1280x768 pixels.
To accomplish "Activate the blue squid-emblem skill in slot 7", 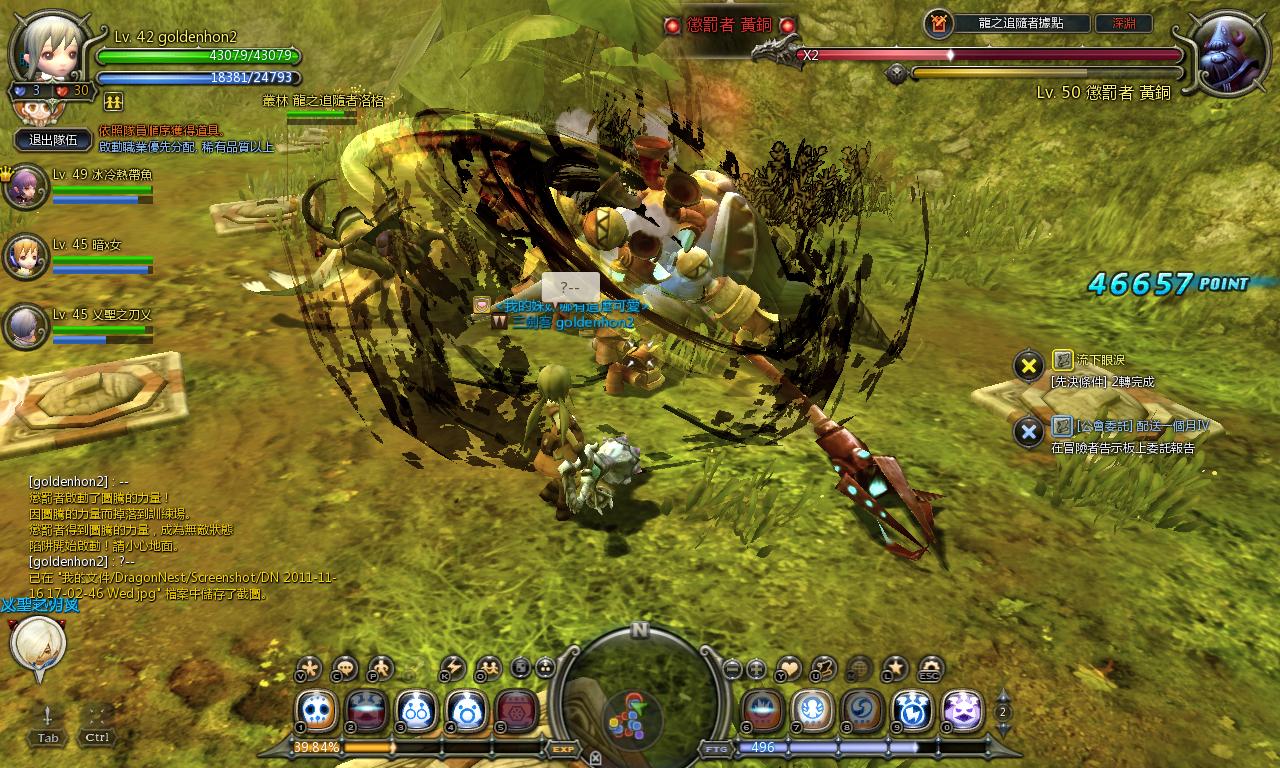I will (812, 711).
